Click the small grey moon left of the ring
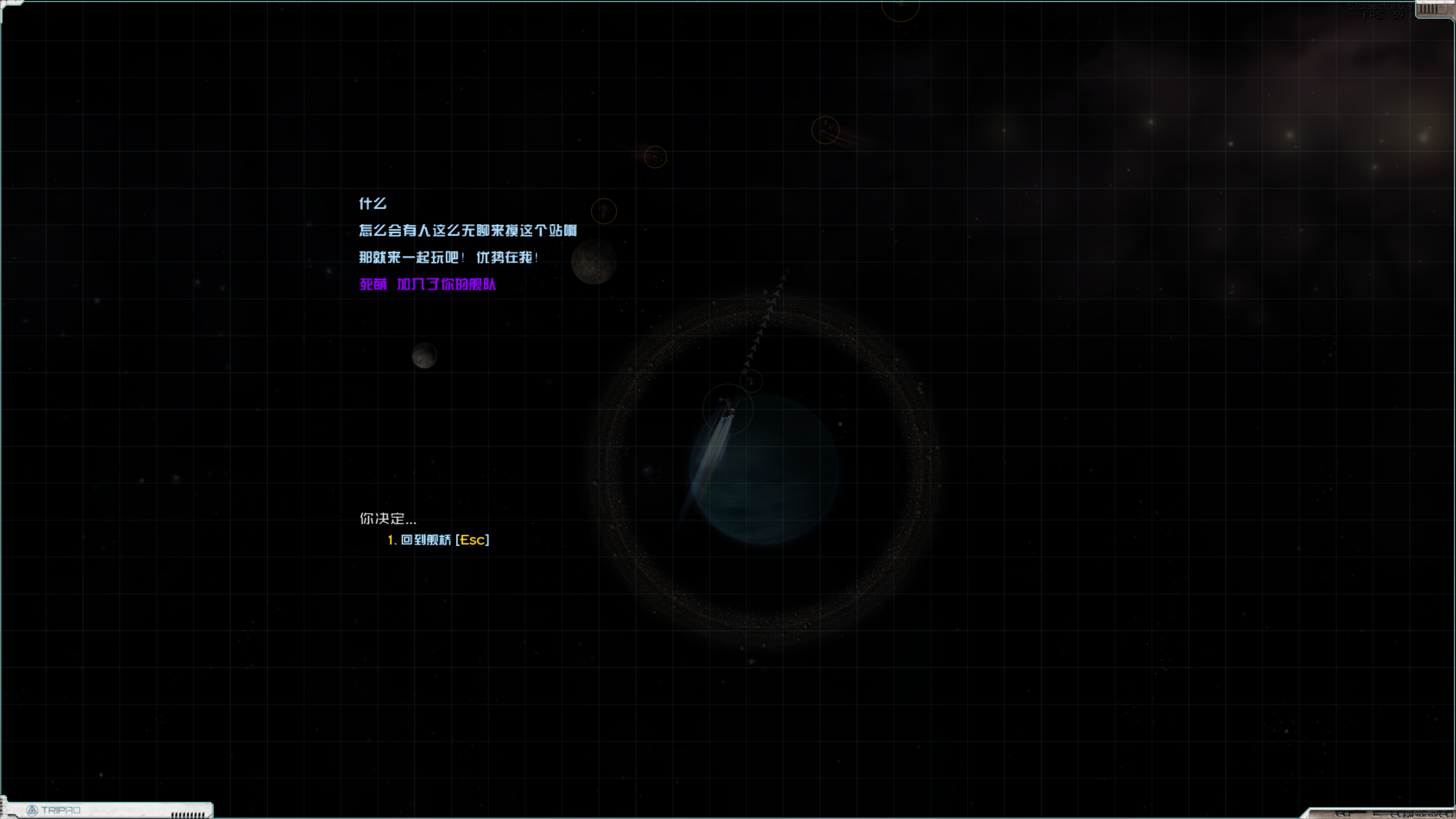Image resolution: width=1456 pixels, height=819 pixels. click(424, 357)
